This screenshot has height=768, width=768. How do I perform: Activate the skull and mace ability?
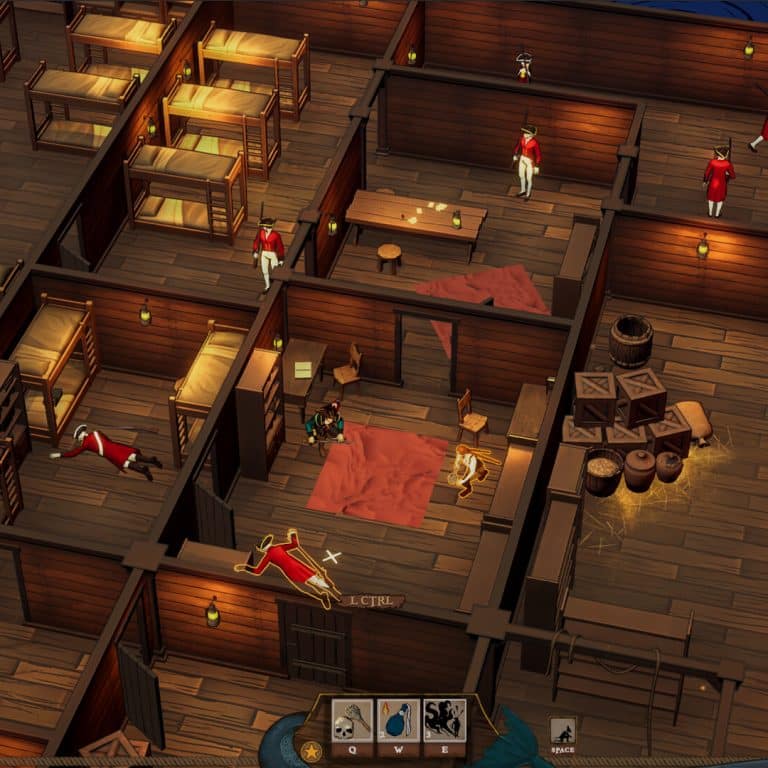click(x=352, y=720)
